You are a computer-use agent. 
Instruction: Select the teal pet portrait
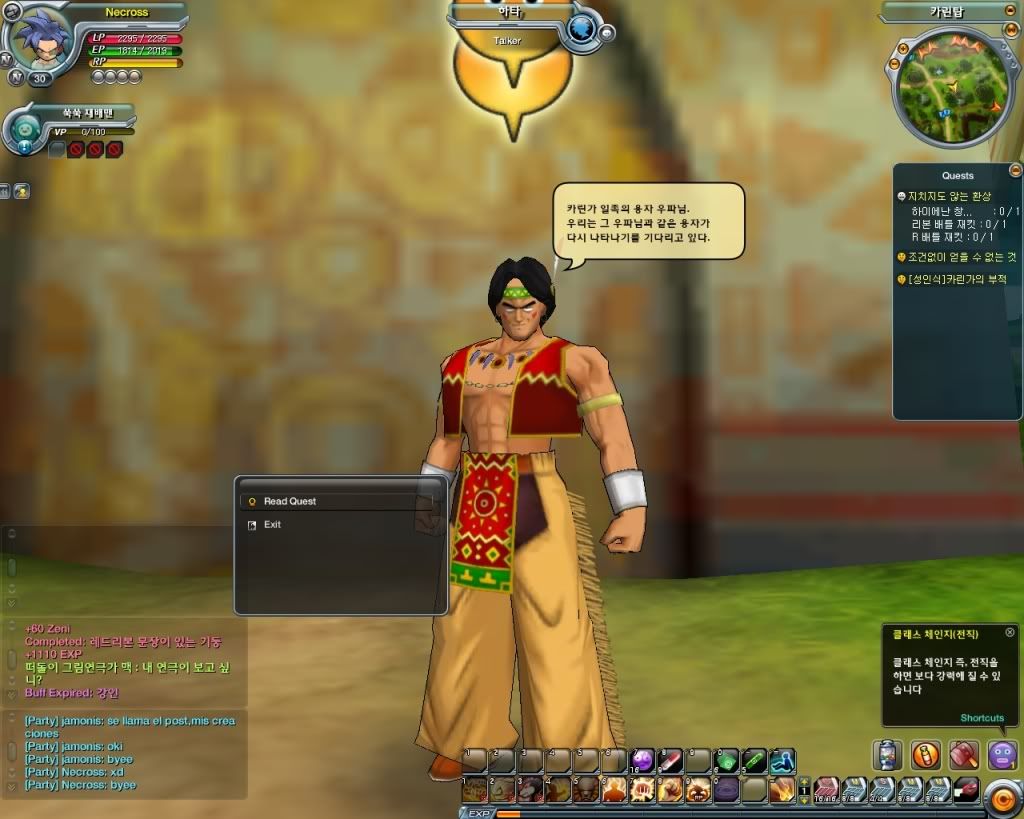click(26, 130)
